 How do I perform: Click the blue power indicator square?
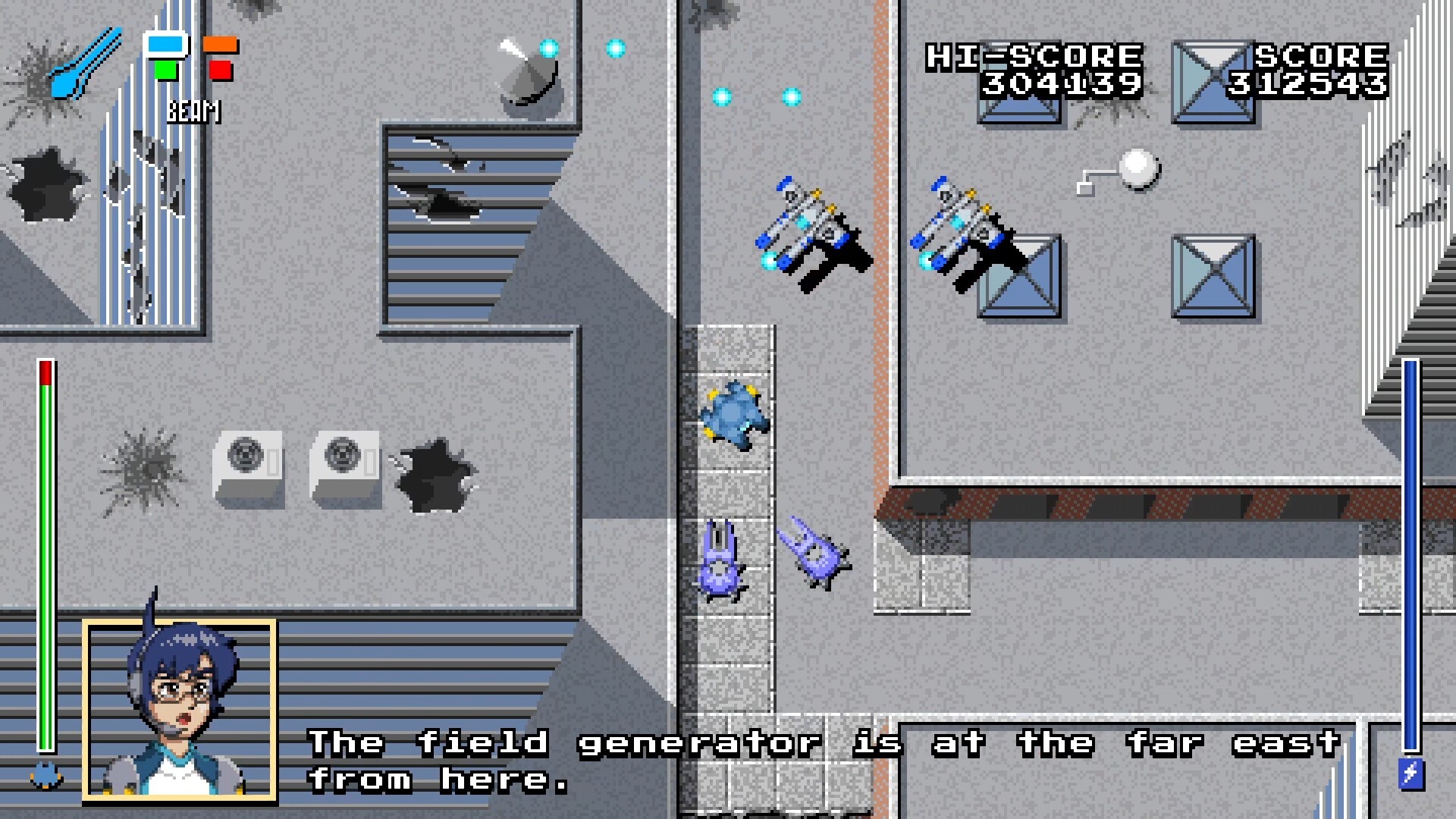pyautogui.click(x=167, y=45)
